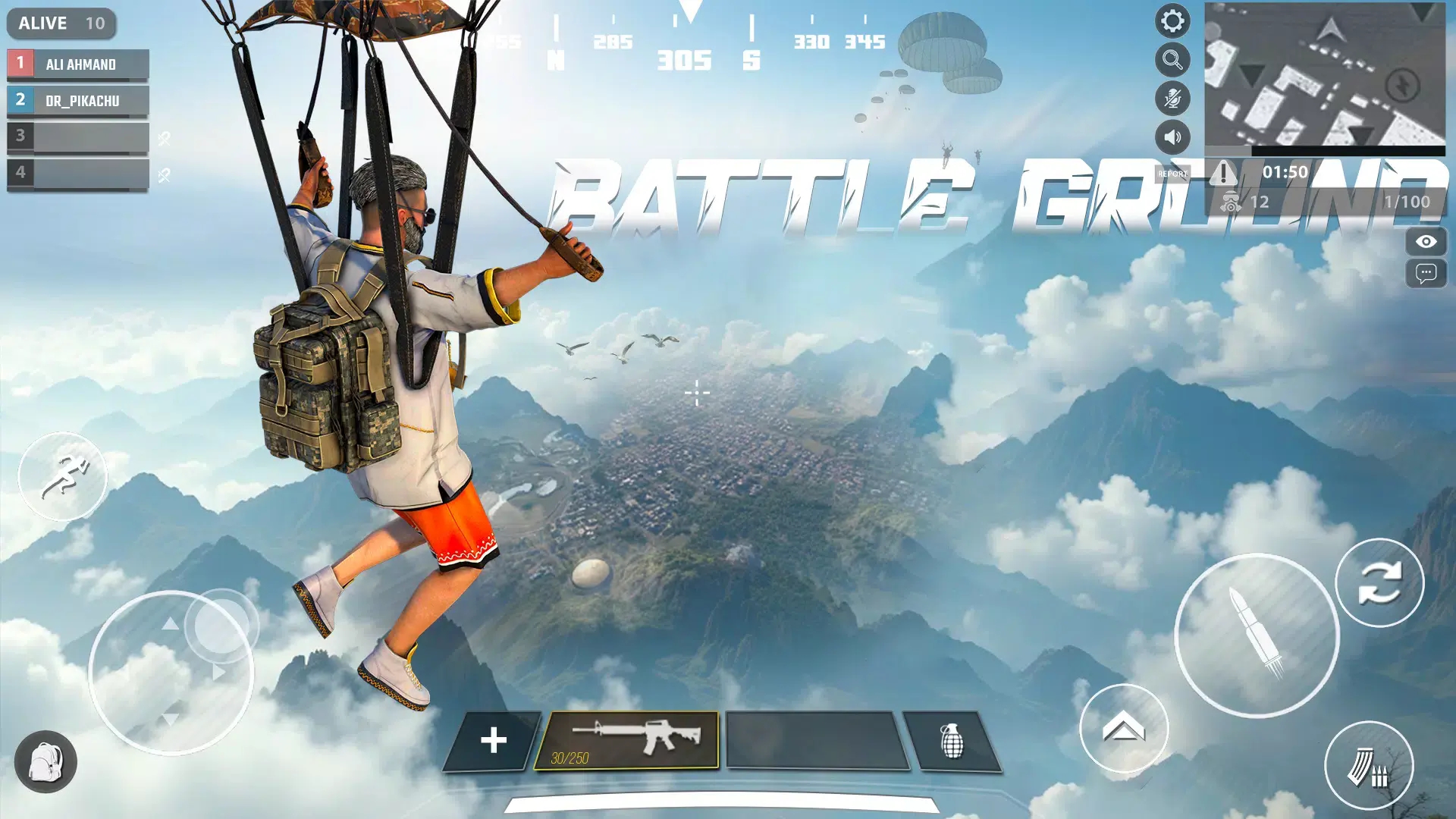1456x819 pixels.
Task: Click the Report button
Action: (1172, 174)
